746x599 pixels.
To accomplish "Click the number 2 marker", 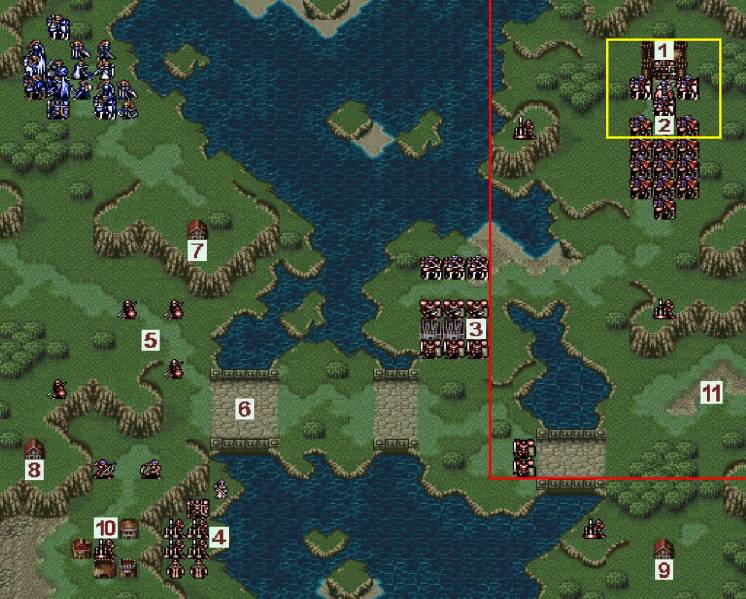I will coord(663,126).
